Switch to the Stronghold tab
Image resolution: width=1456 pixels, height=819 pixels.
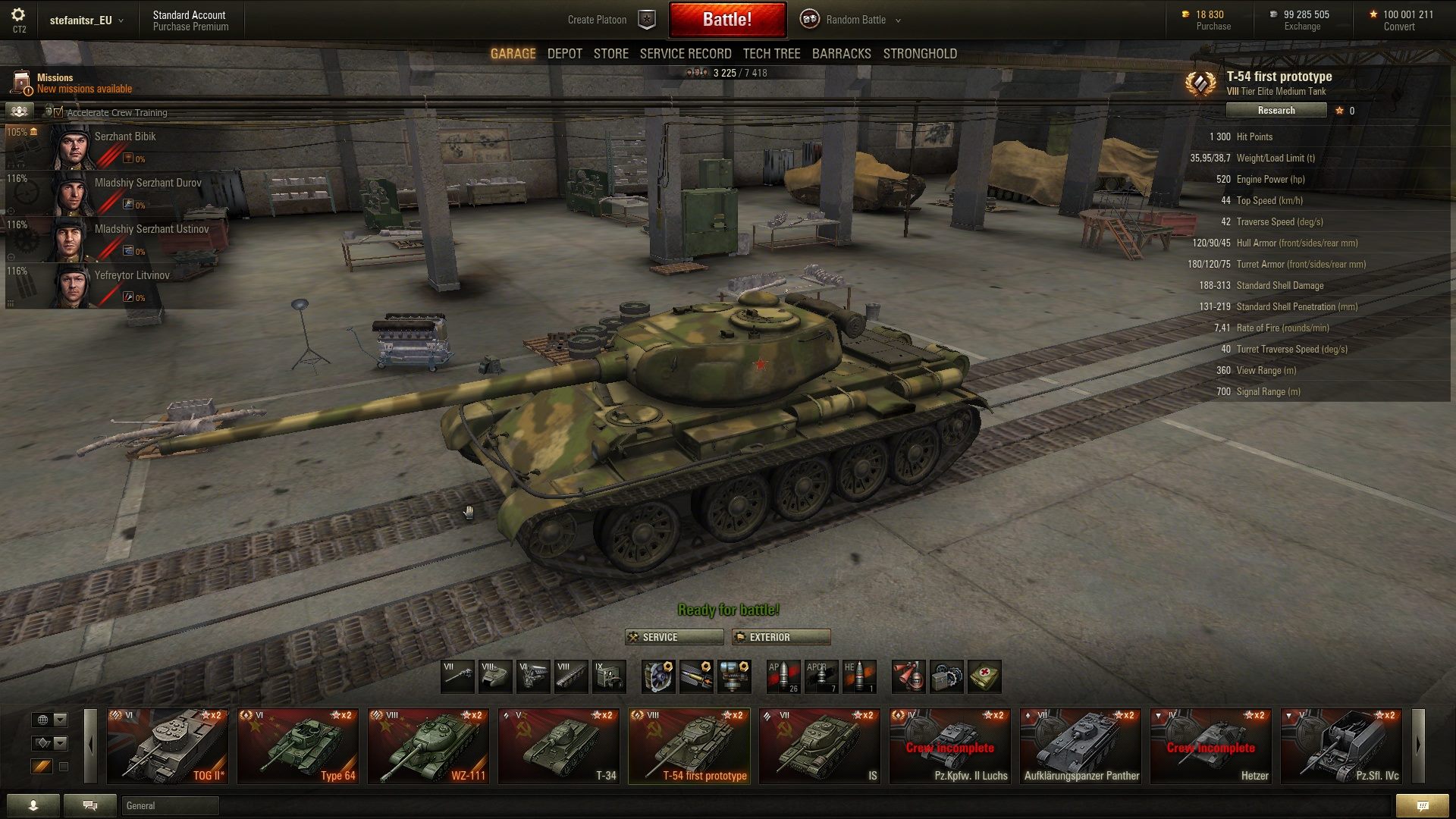coord(919,54)
